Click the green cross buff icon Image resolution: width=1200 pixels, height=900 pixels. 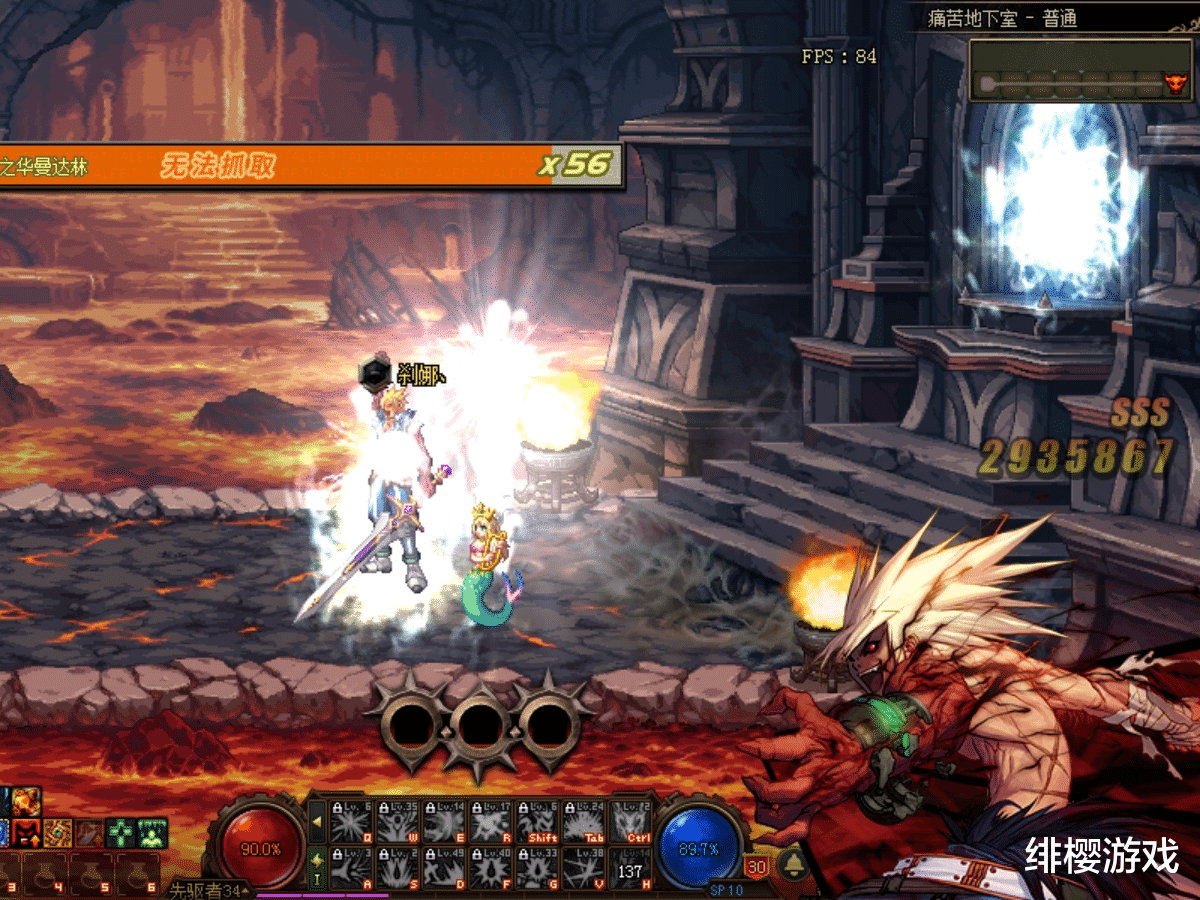122,832
